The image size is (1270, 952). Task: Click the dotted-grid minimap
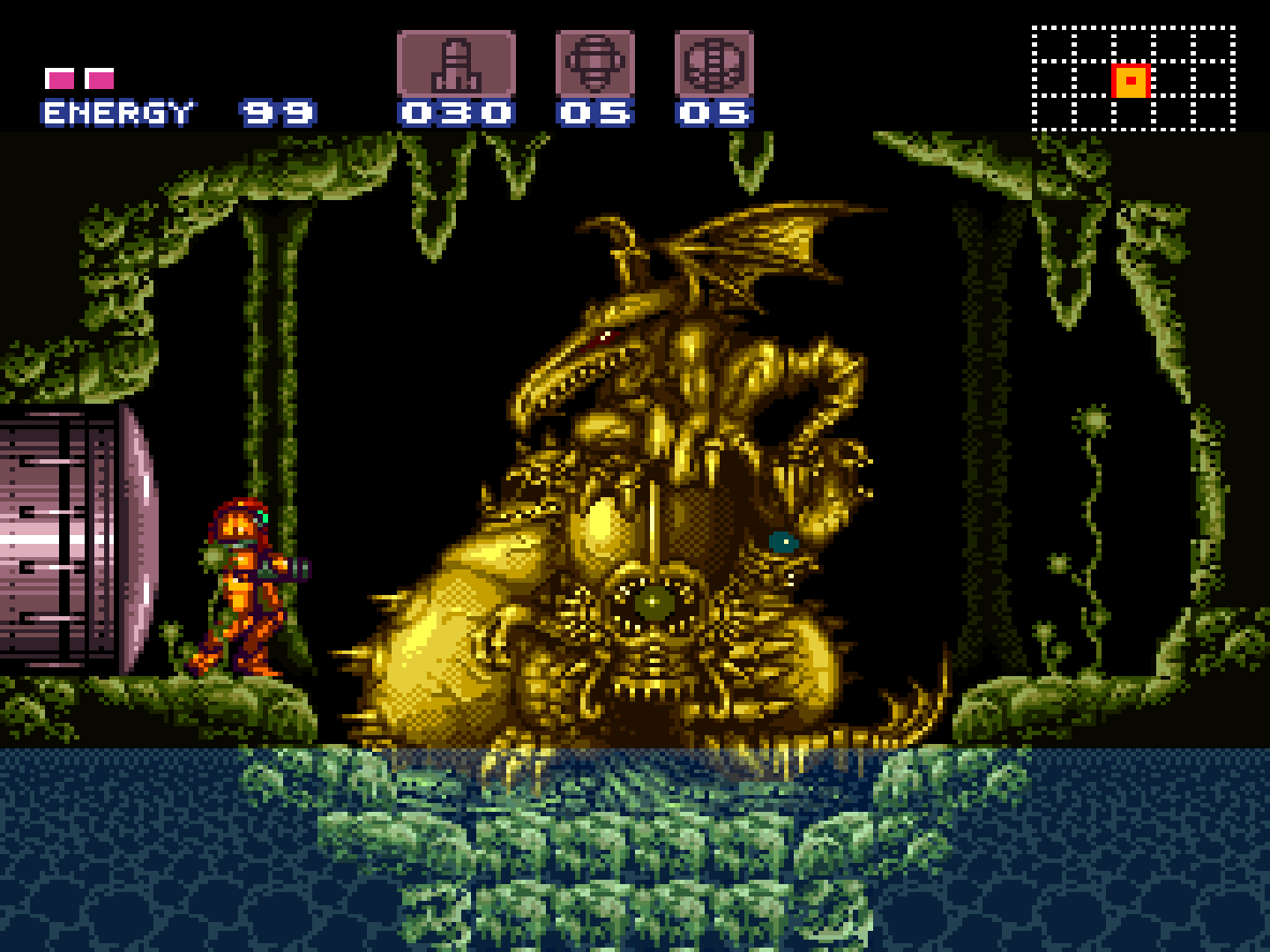(1133, 79)
